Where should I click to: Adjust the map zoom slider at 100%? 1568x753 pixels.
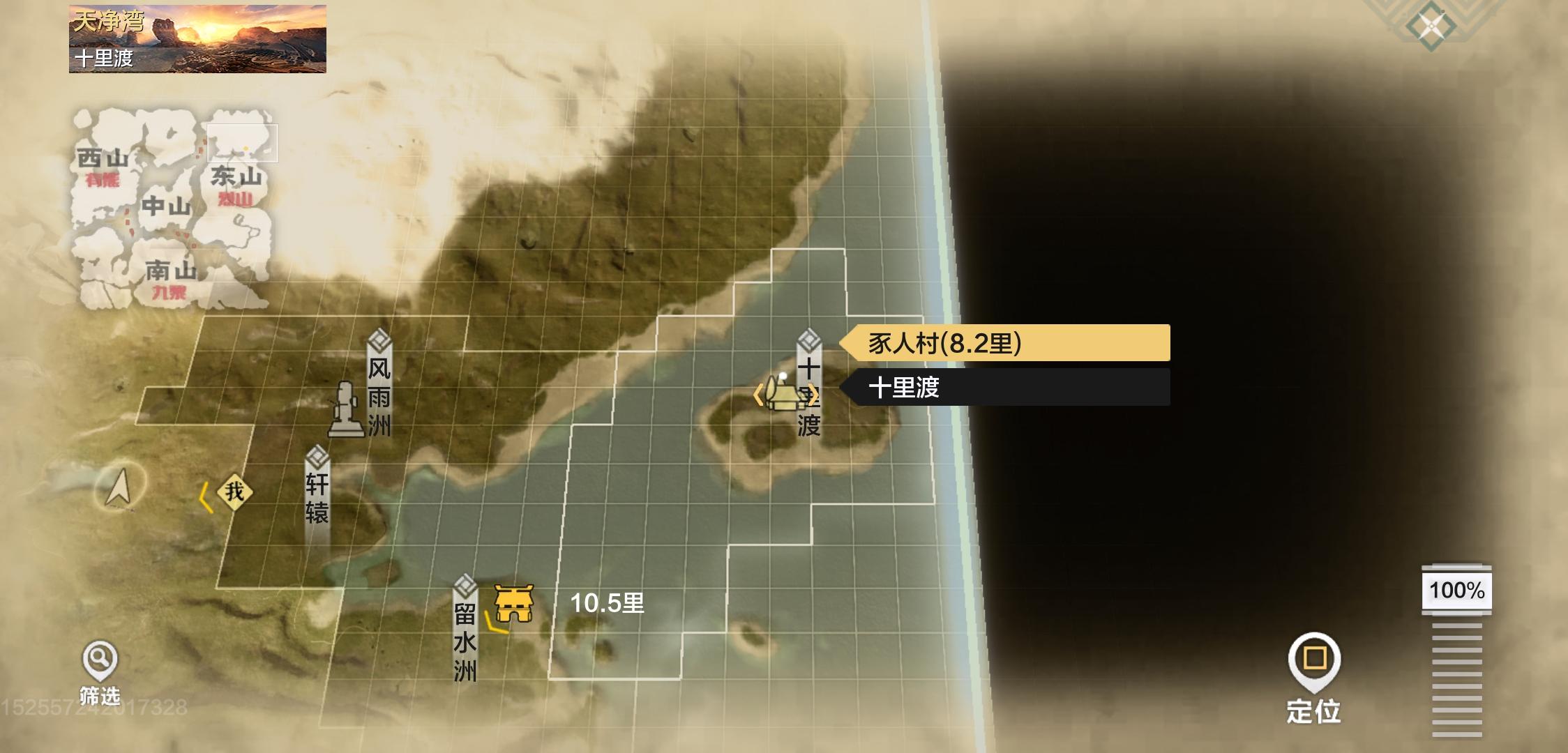(x=1456, y=591)
